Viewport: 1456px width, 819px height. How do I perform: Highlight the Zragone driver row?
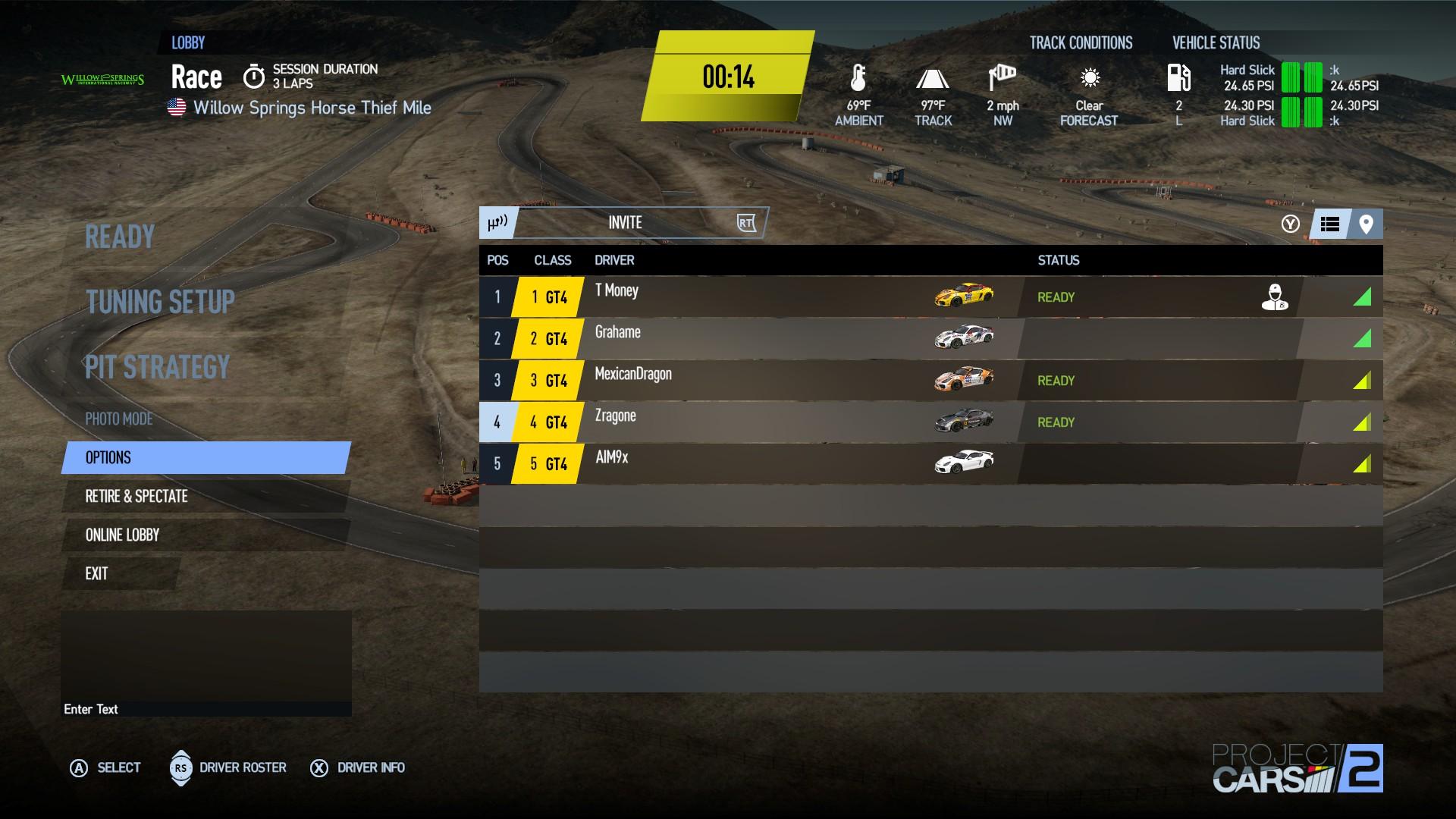pyautogui.click(x=758, y=422)
